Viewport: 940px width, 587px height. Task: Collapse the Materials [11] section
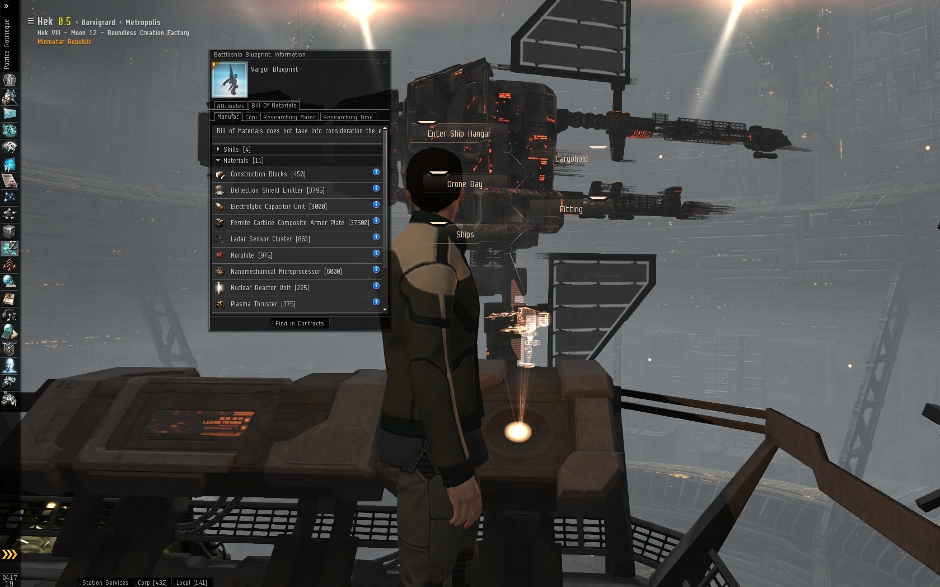point(219,160)
